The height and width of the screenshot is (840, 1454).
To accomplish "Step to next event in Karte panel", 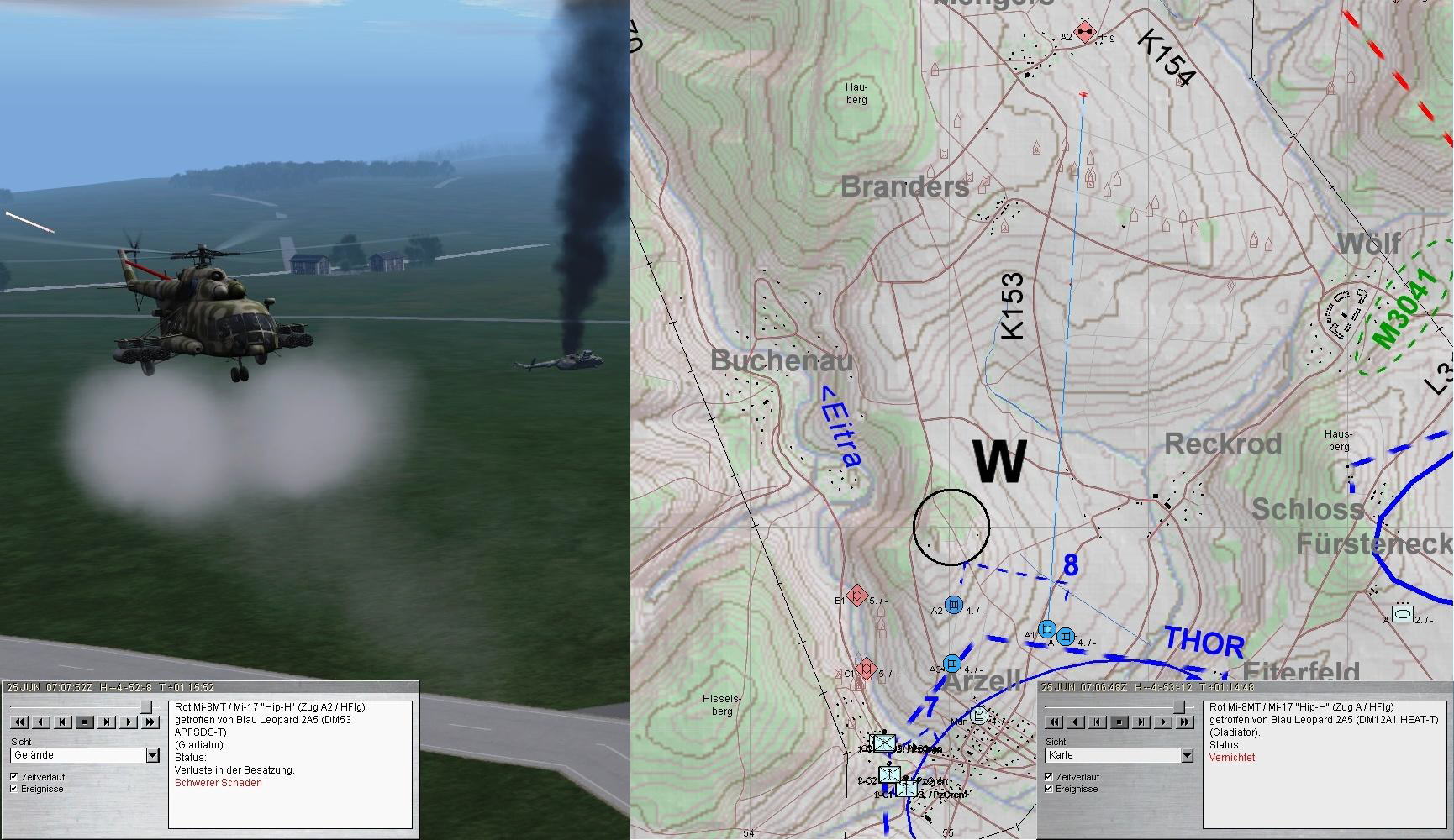I will [x=1141, y=722].
